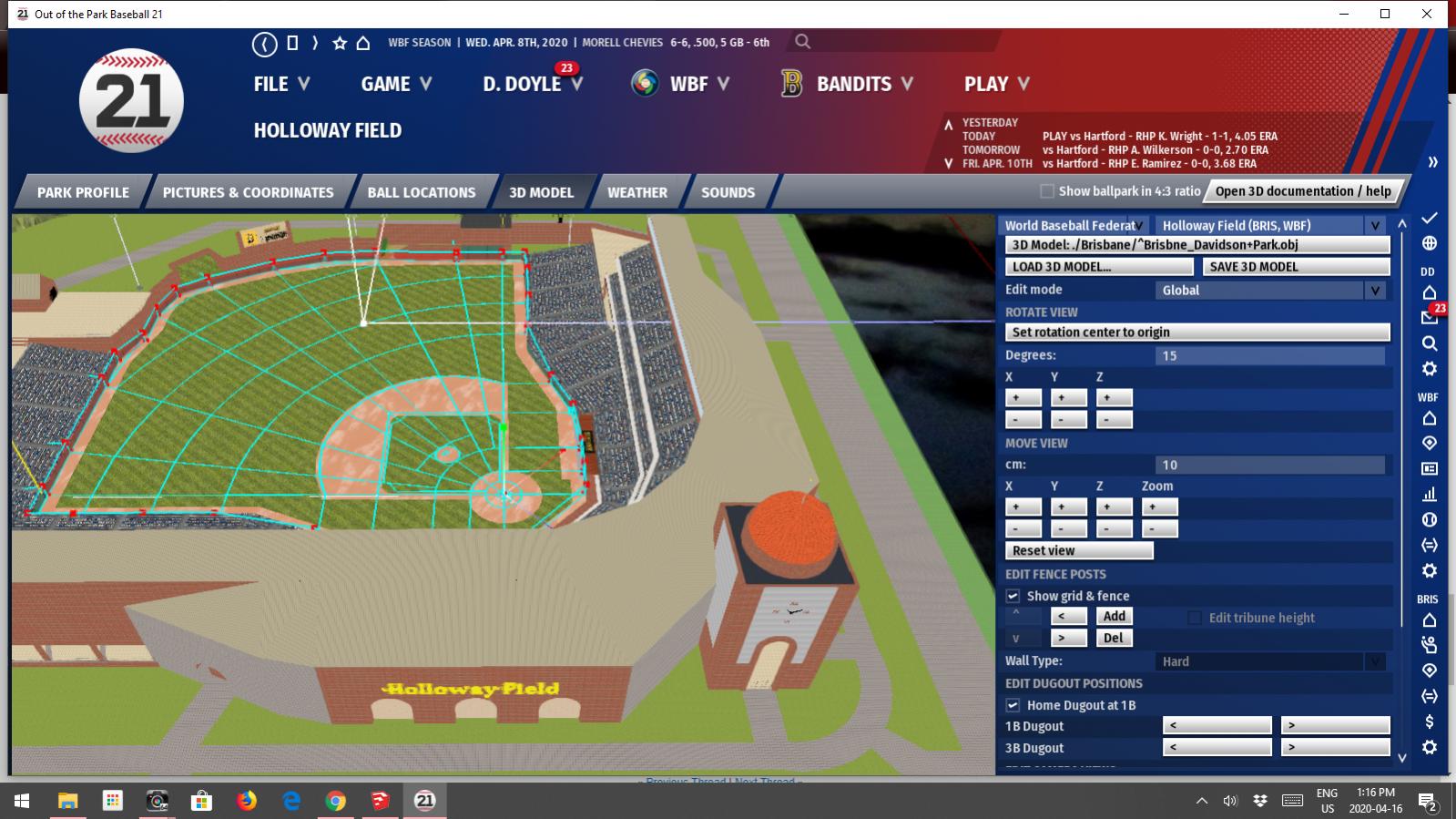1456x819 pixels.
Task: Click the Load 3D Model button
Action: pos(1099,267)
